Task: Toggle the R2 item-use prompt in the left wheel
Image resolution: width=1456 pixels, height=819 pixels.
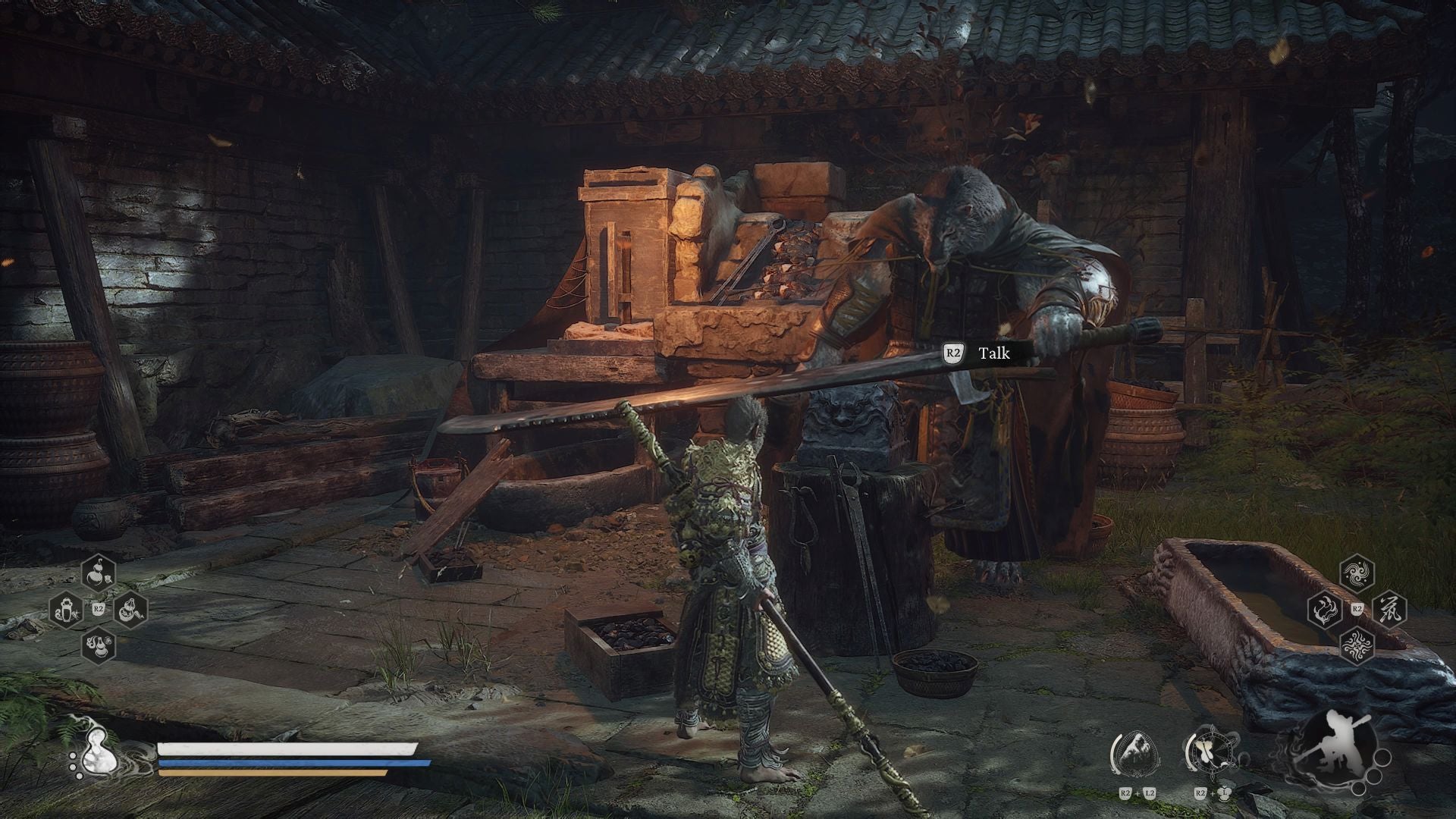Action: (99, 608)
